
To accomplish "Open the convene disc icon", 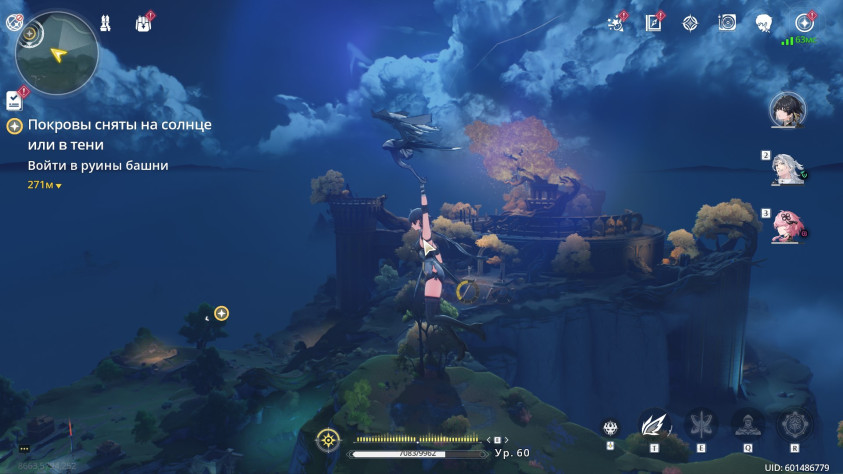I will click(x=727, y=22).
